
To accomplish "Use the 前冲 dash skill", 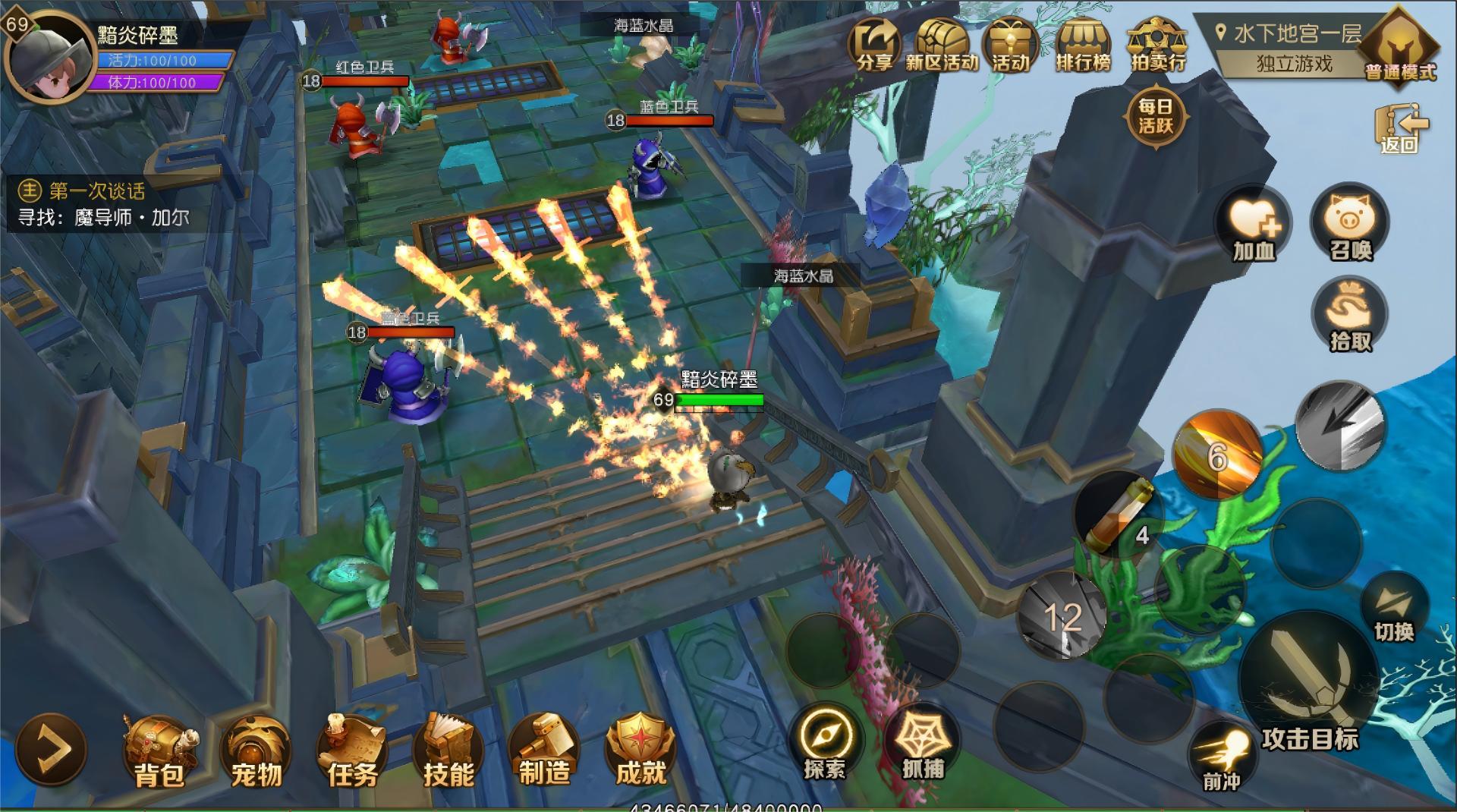I will [x=1222, y=755].
